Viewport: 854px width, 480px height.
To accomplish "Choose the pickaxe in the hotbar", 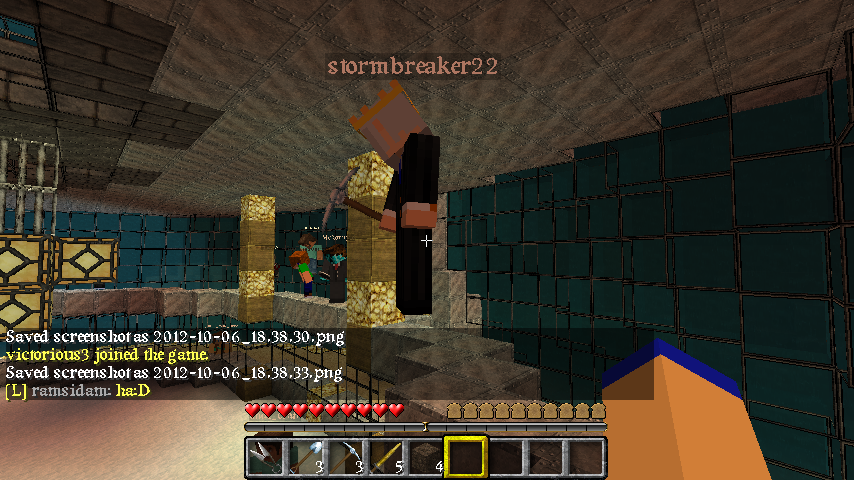I will point(346,458).
